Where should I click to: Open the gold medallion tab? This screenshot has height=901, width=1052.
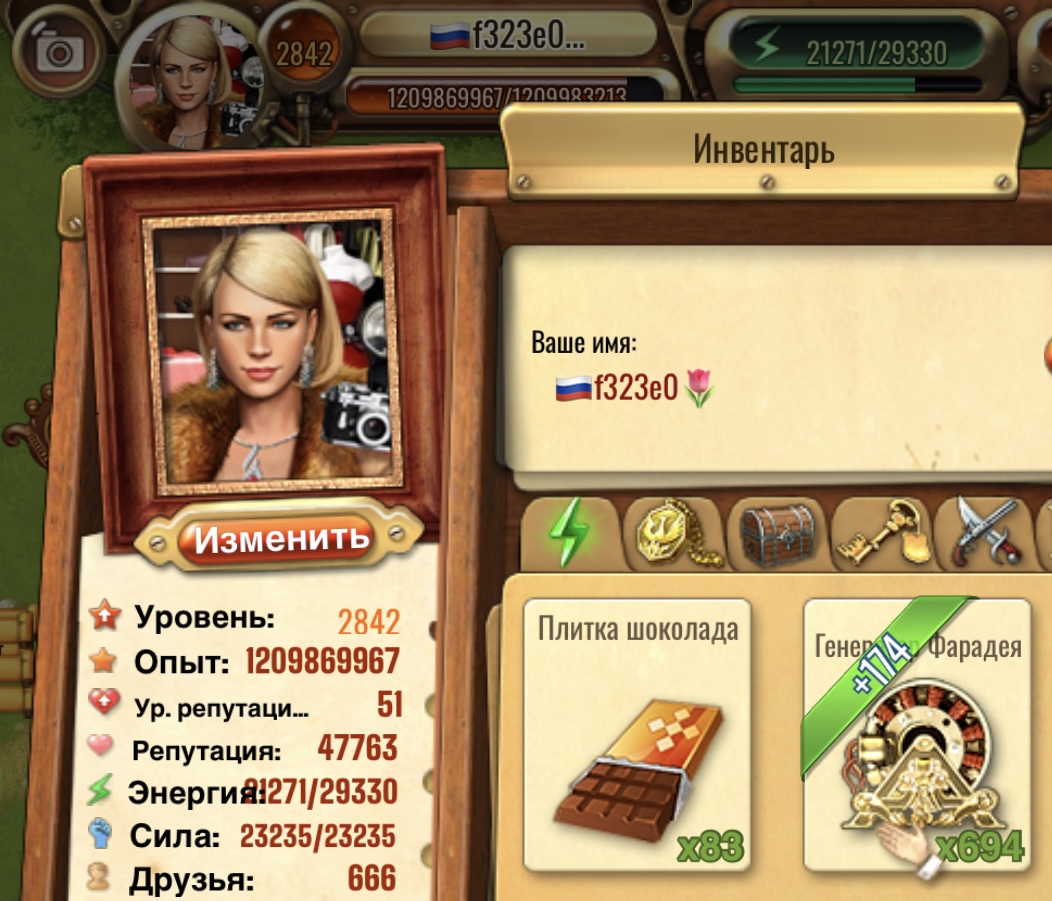coord(676,534)
